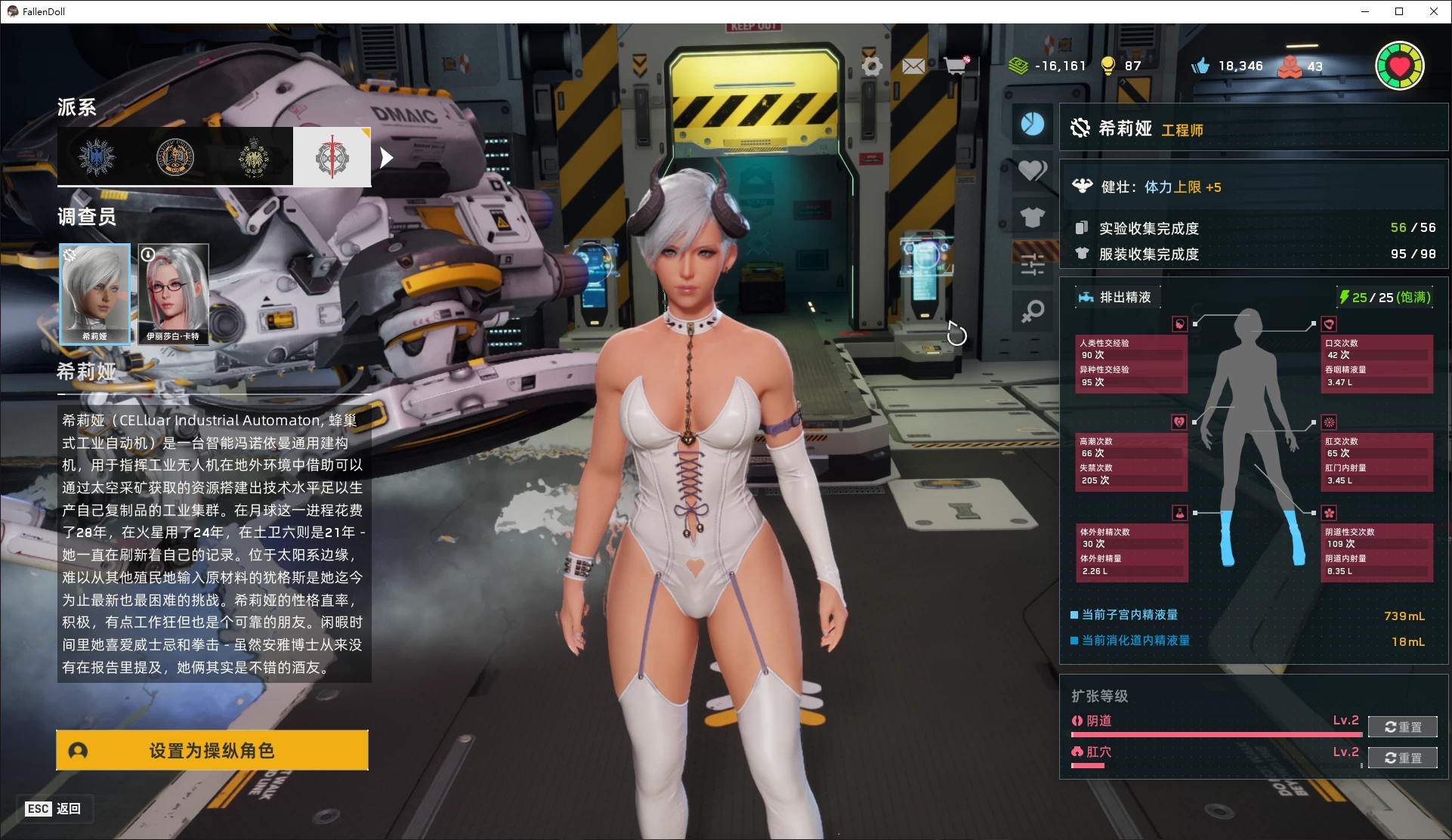Open the shopping cart store
Image resolution: width=1452 pixels, height=840 pixels.
[956, 66]
